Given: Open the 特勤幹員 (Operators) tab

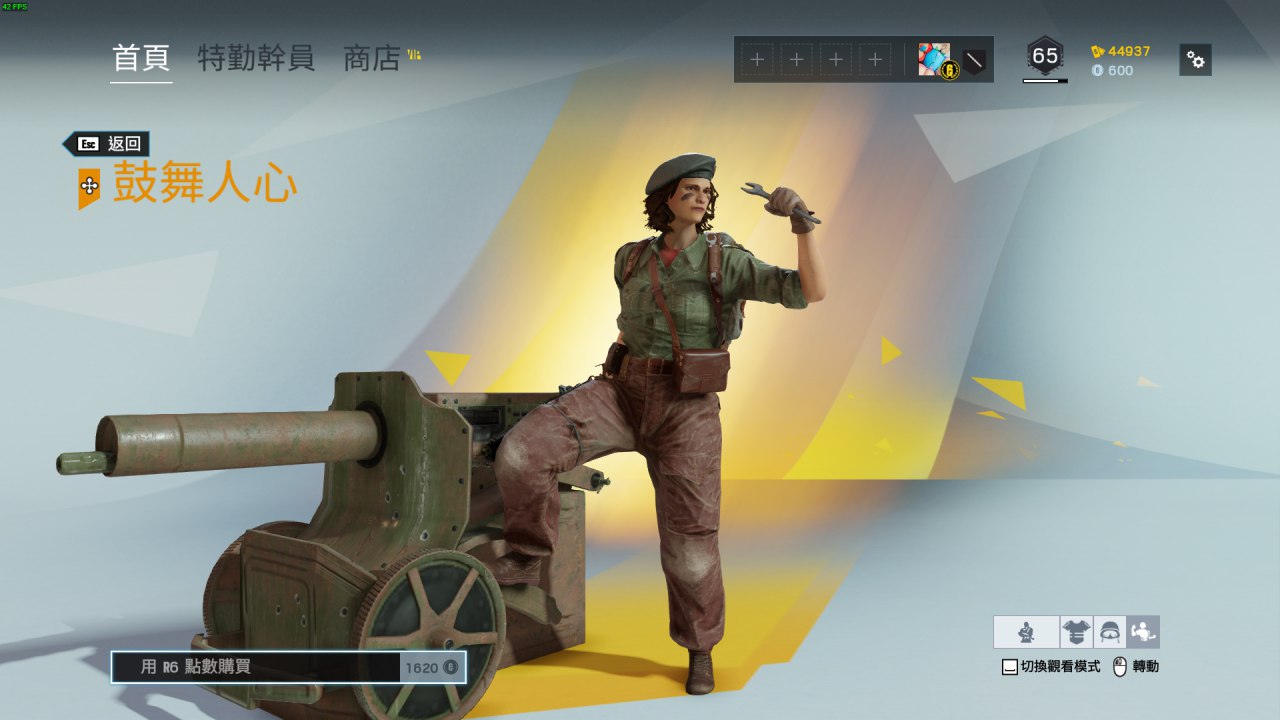Looking at the screenshot, I should click(x=256, y=58).
